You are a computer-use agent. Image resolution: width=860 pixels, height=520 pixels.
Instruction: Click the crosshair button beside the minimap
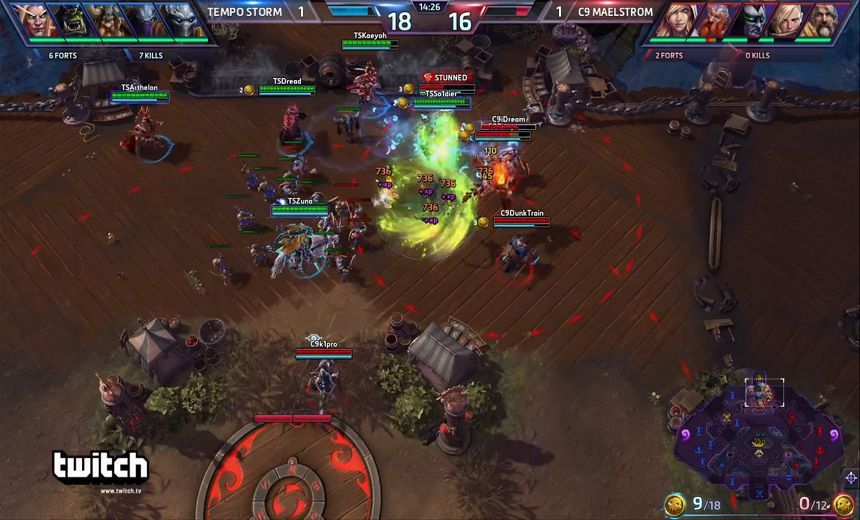click(851, 478)
